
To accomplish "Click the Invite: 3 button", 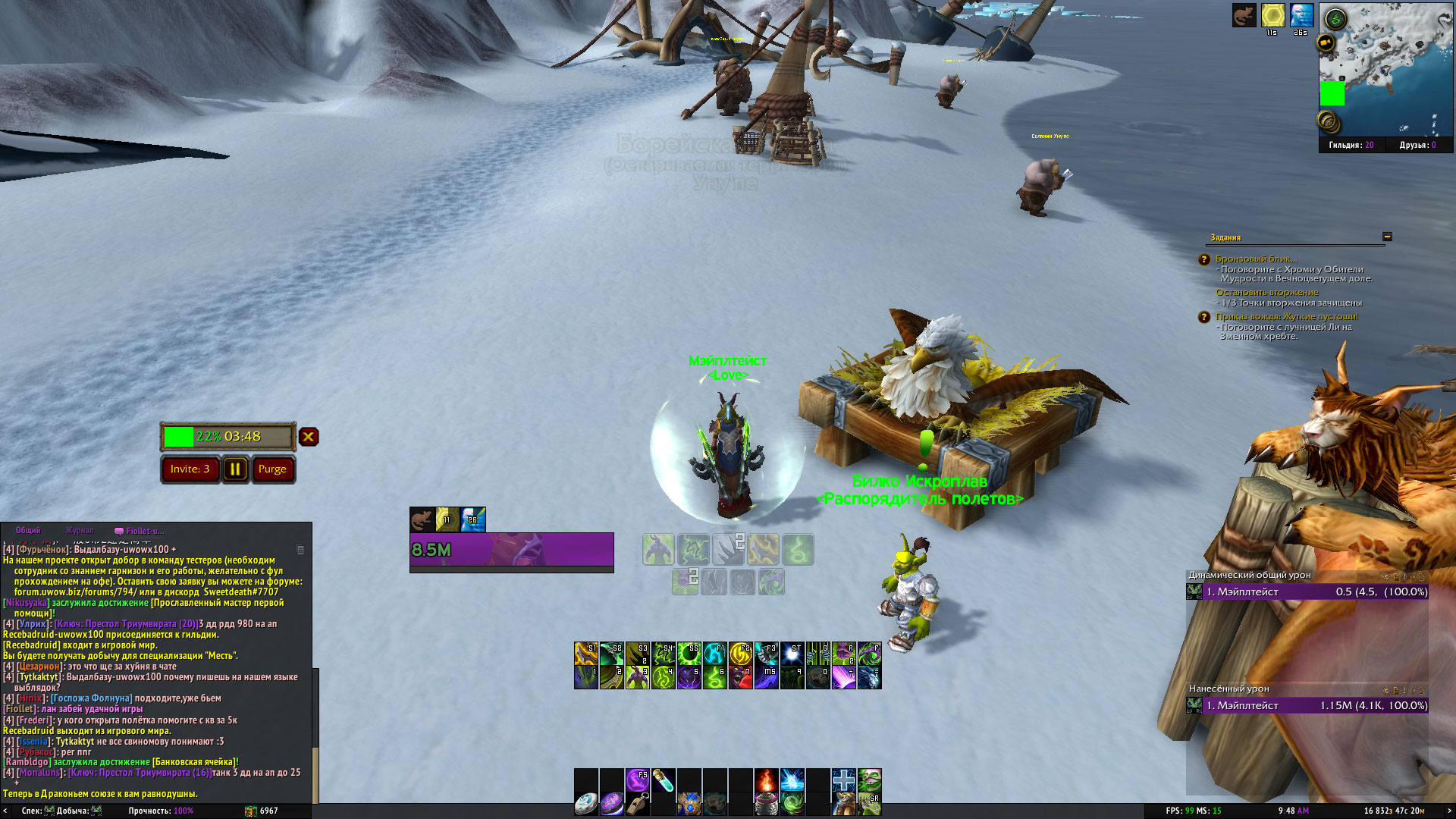I will [190, 469].
